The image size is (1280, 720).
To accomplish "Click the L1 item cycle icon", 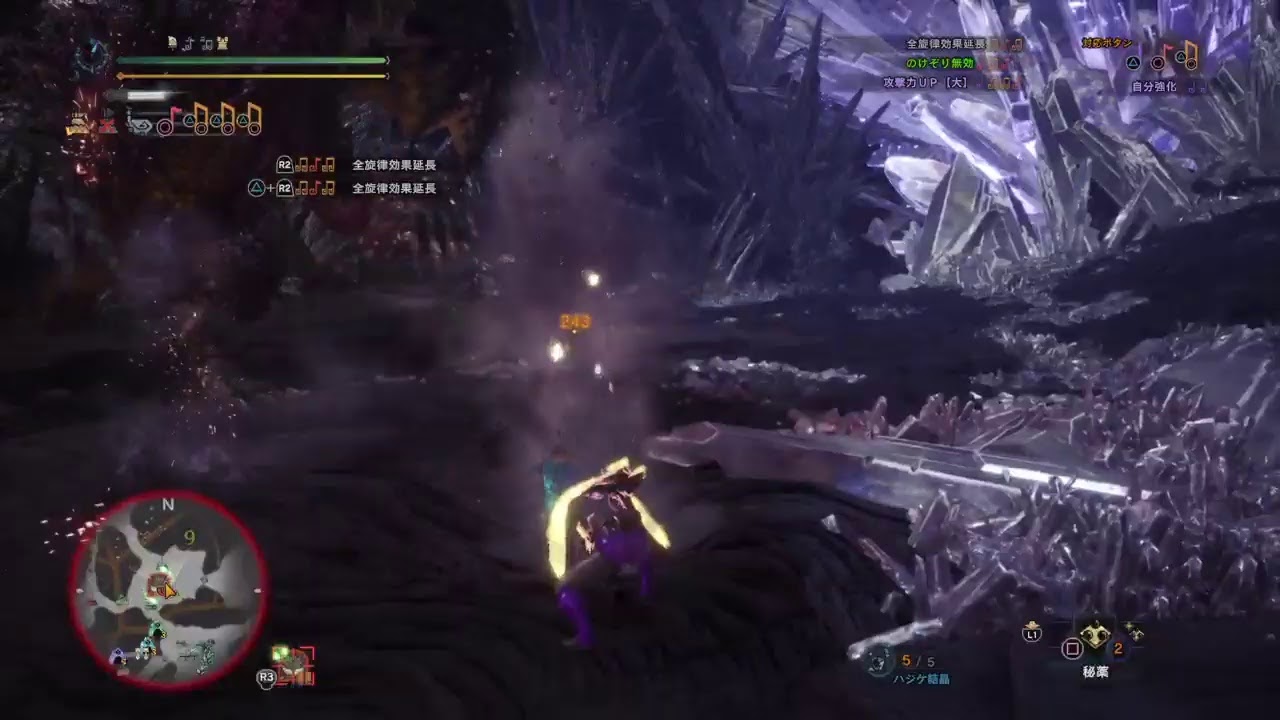I will click(1032, 634).
